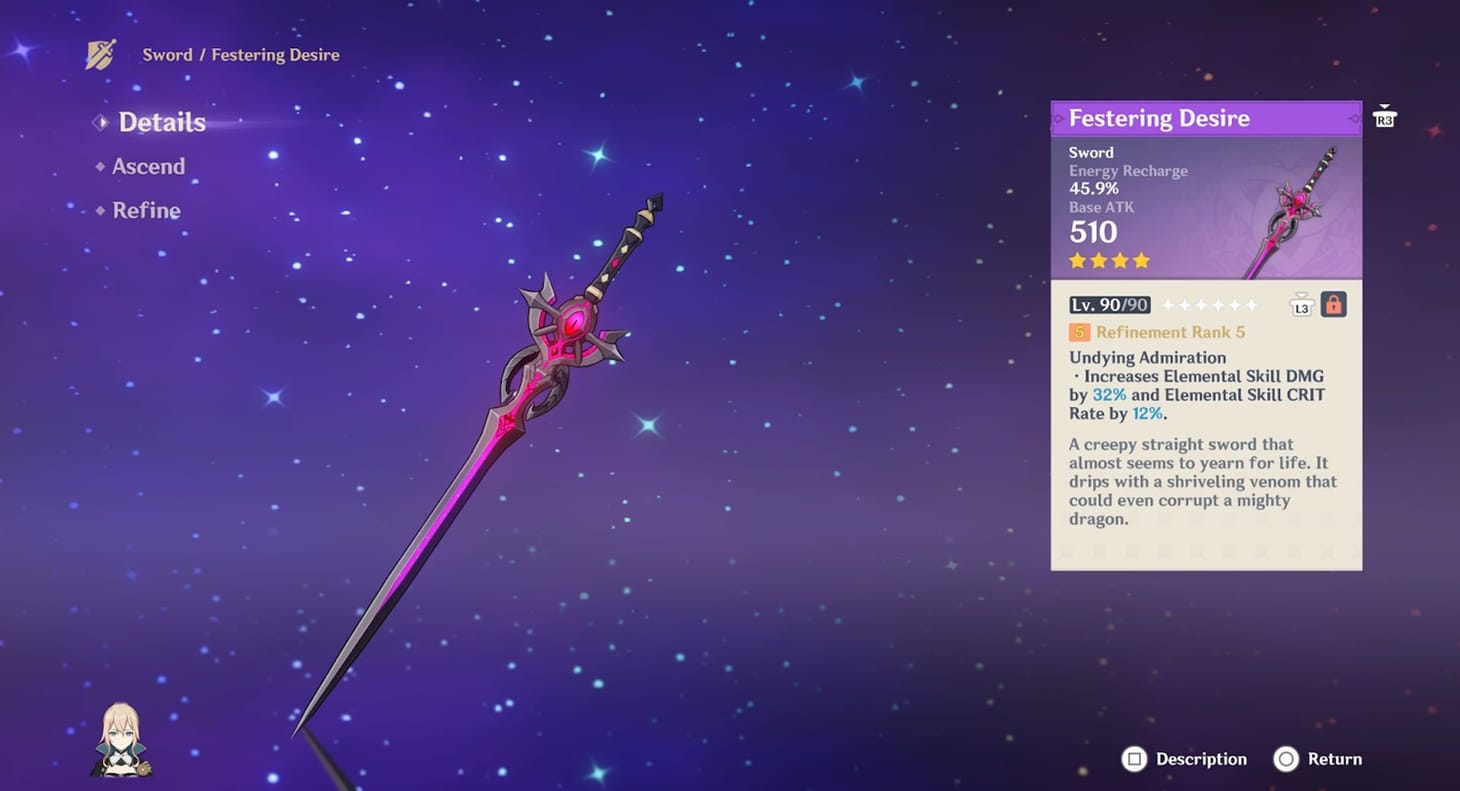Viewport: 1460px width, 791px height.
Task: Select Details in the left menu
Action: coord(162,121)
